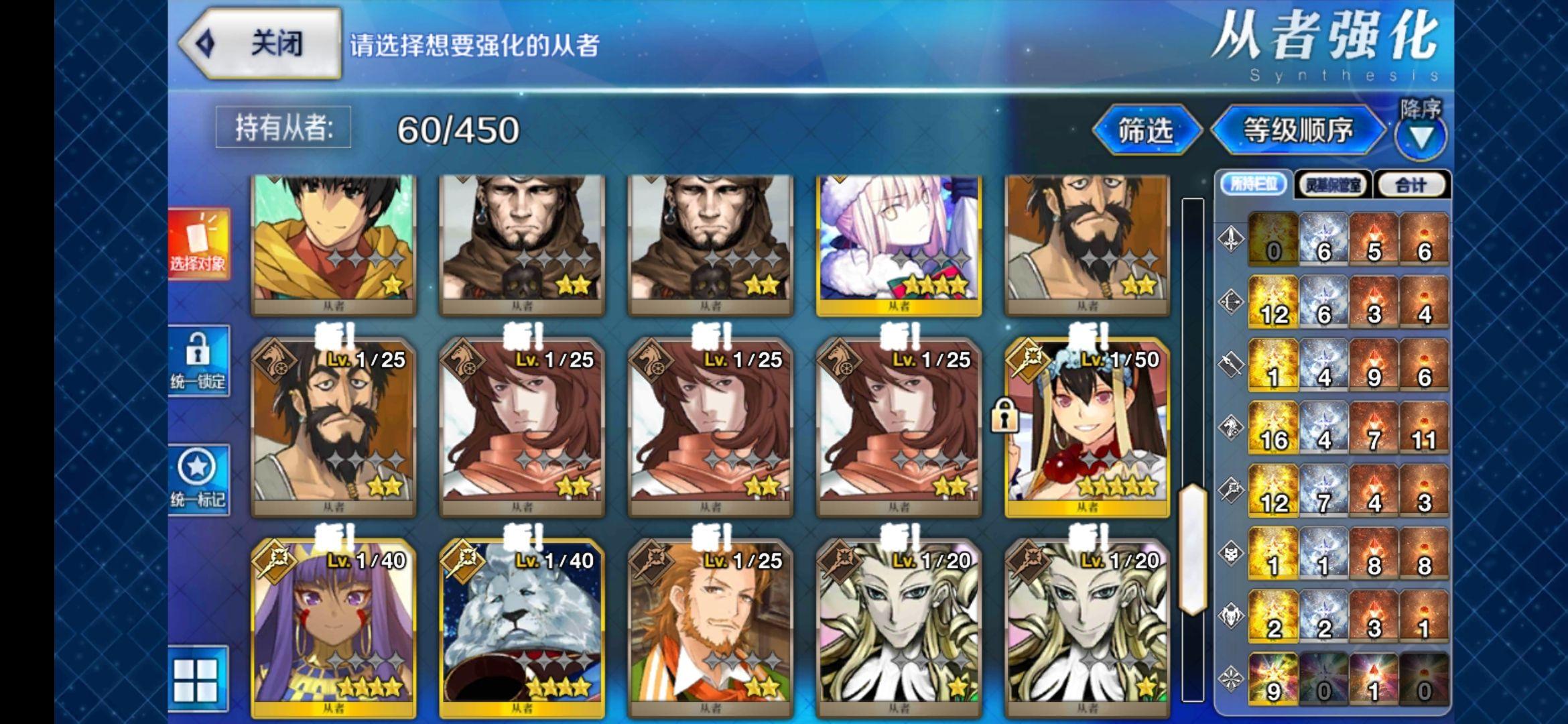Close the servant enhancement screen via 关闭
Image resolution: width=1568 pixels, height=724 pixels.
point(261,44)
